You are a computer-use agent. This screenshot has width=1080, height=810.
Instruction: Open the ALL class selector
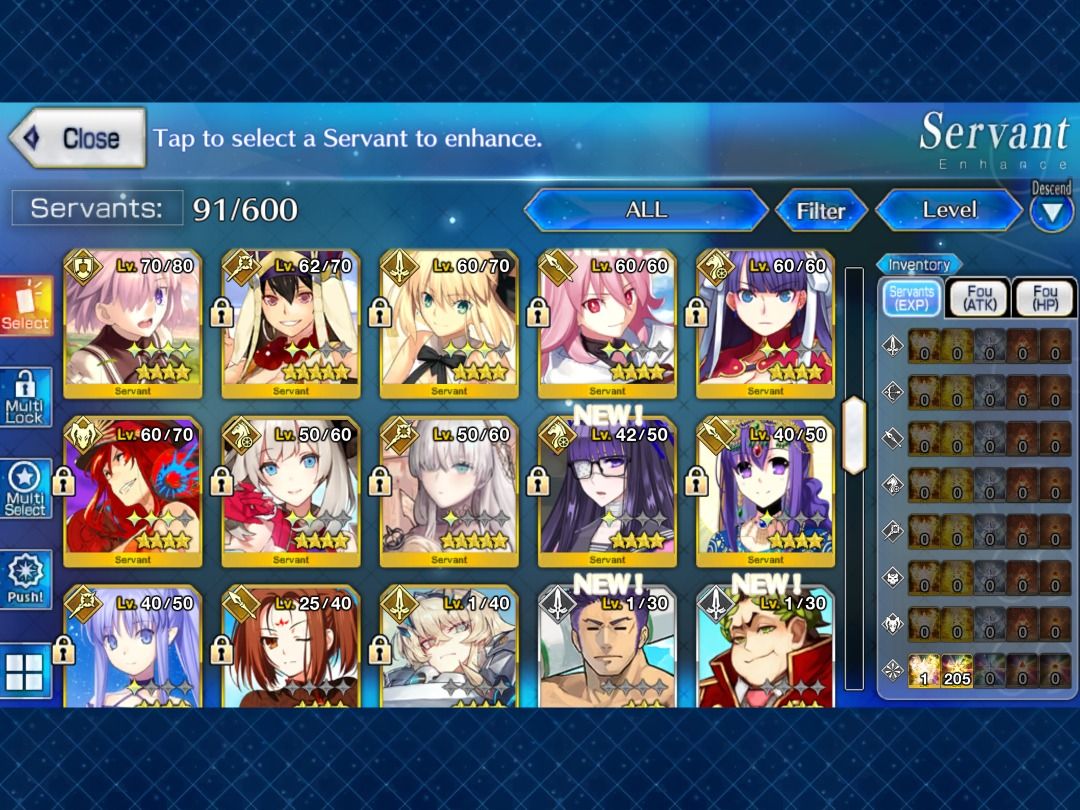coord(645,210)
